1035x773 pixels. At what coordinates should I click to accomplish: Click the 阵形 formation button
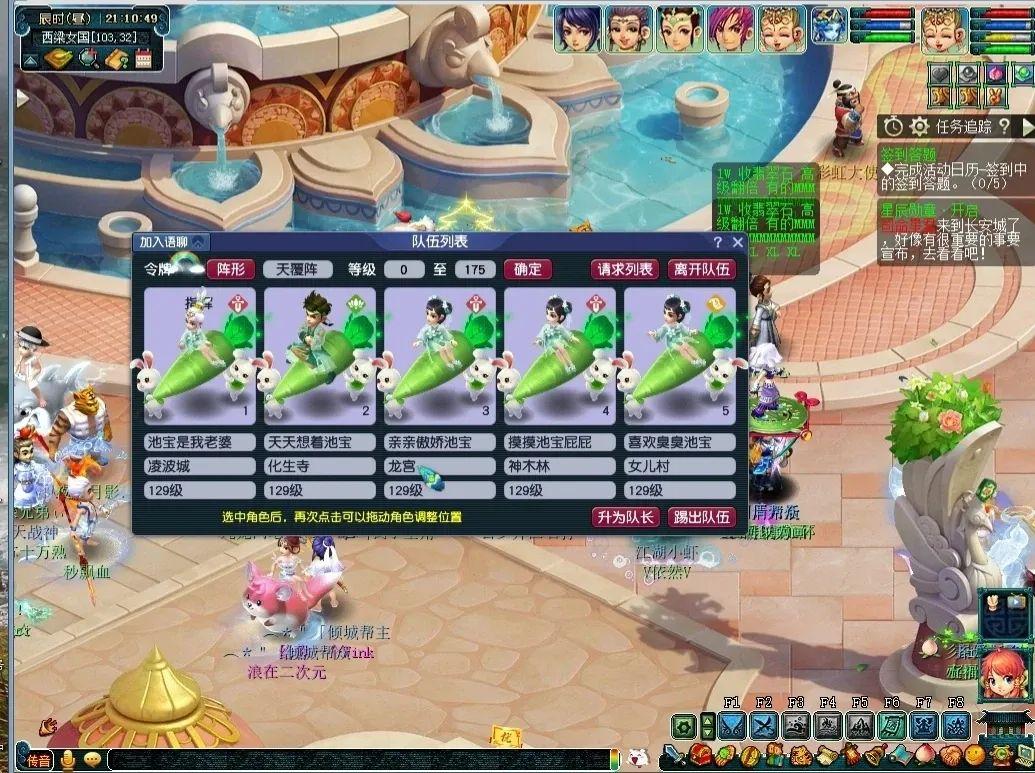pyautogui.click(x=231, y=269)
